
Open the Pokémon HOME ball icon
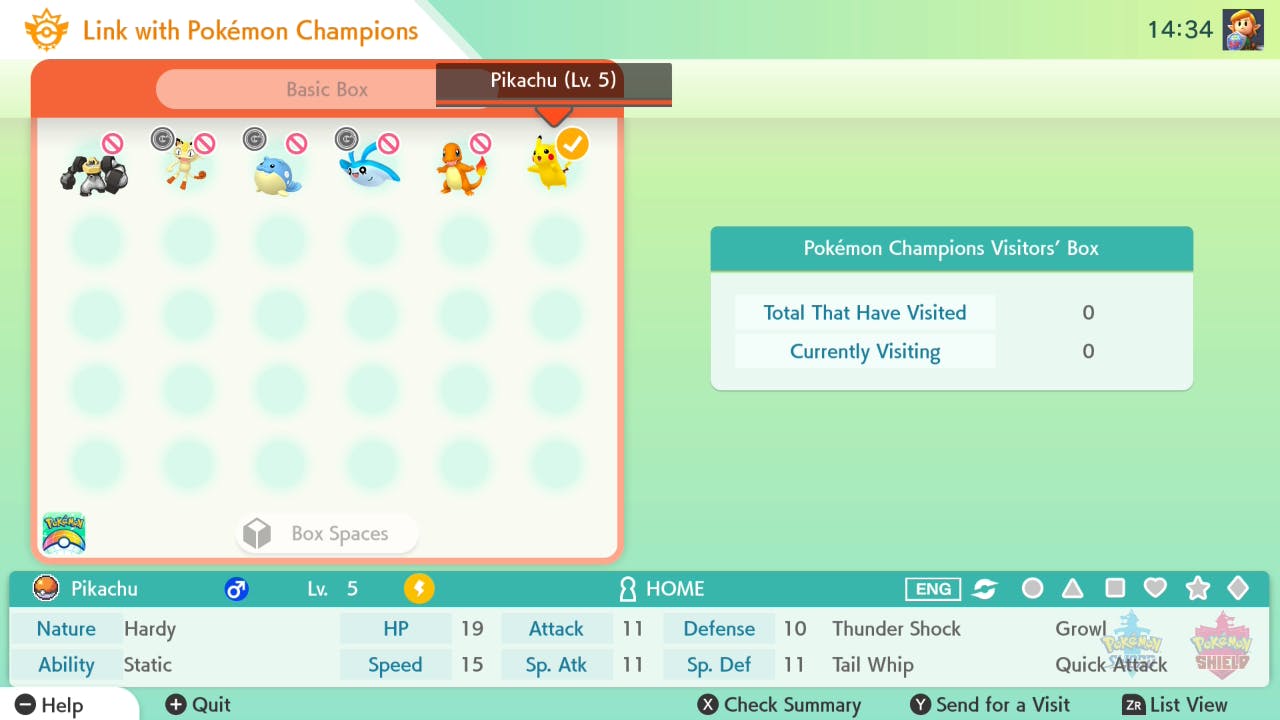pos(64,533)
